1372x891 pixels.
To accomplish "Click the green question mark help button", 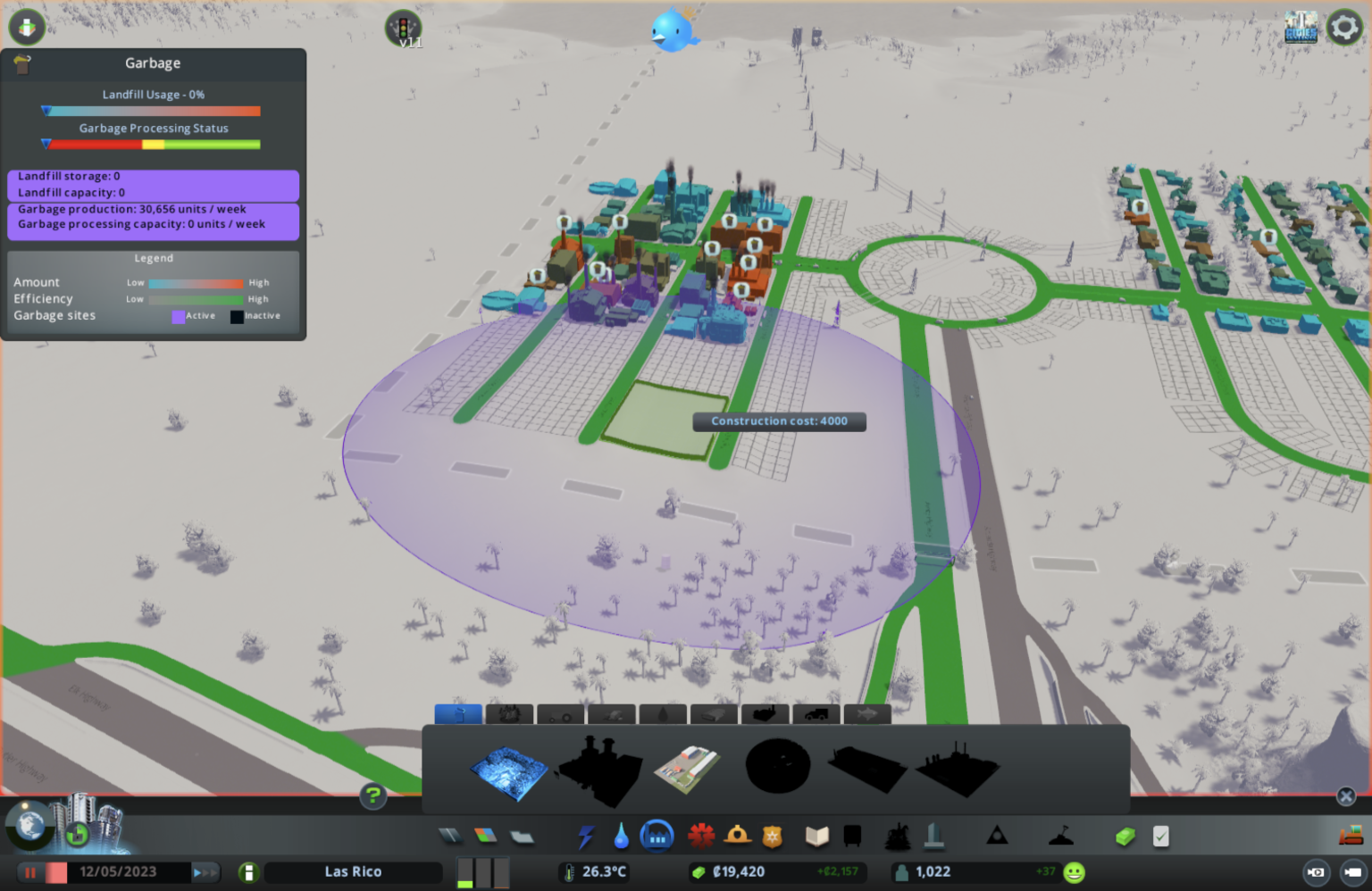I will 373,795.
